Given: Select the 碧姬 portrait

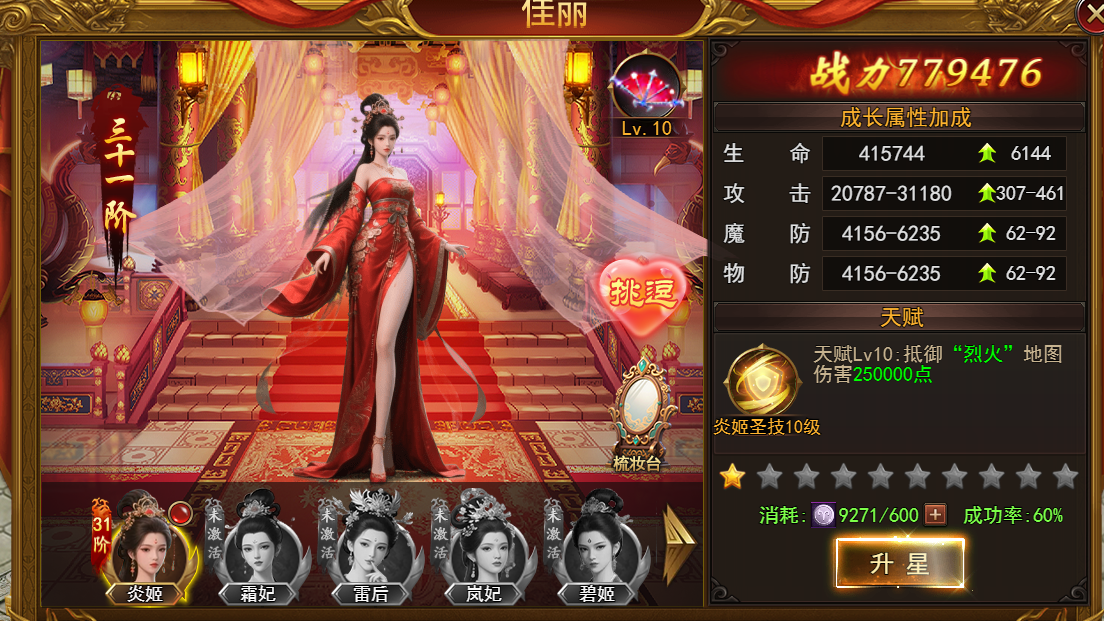Looking at the screenshot, I should click(598, 547).
